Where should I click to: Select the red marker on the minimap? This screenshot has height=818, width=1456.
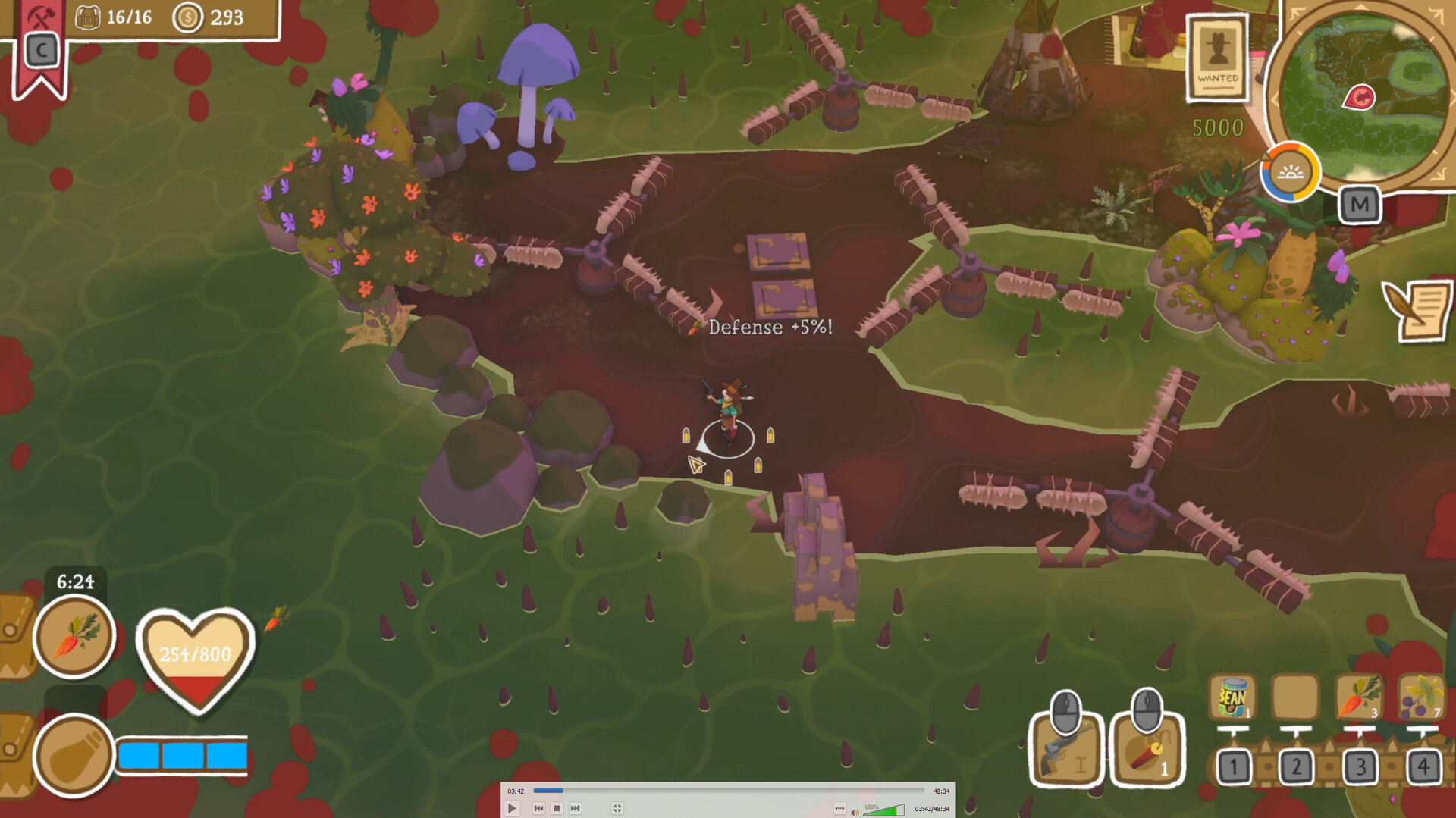pyautogui.click(x=1360, y=98)
